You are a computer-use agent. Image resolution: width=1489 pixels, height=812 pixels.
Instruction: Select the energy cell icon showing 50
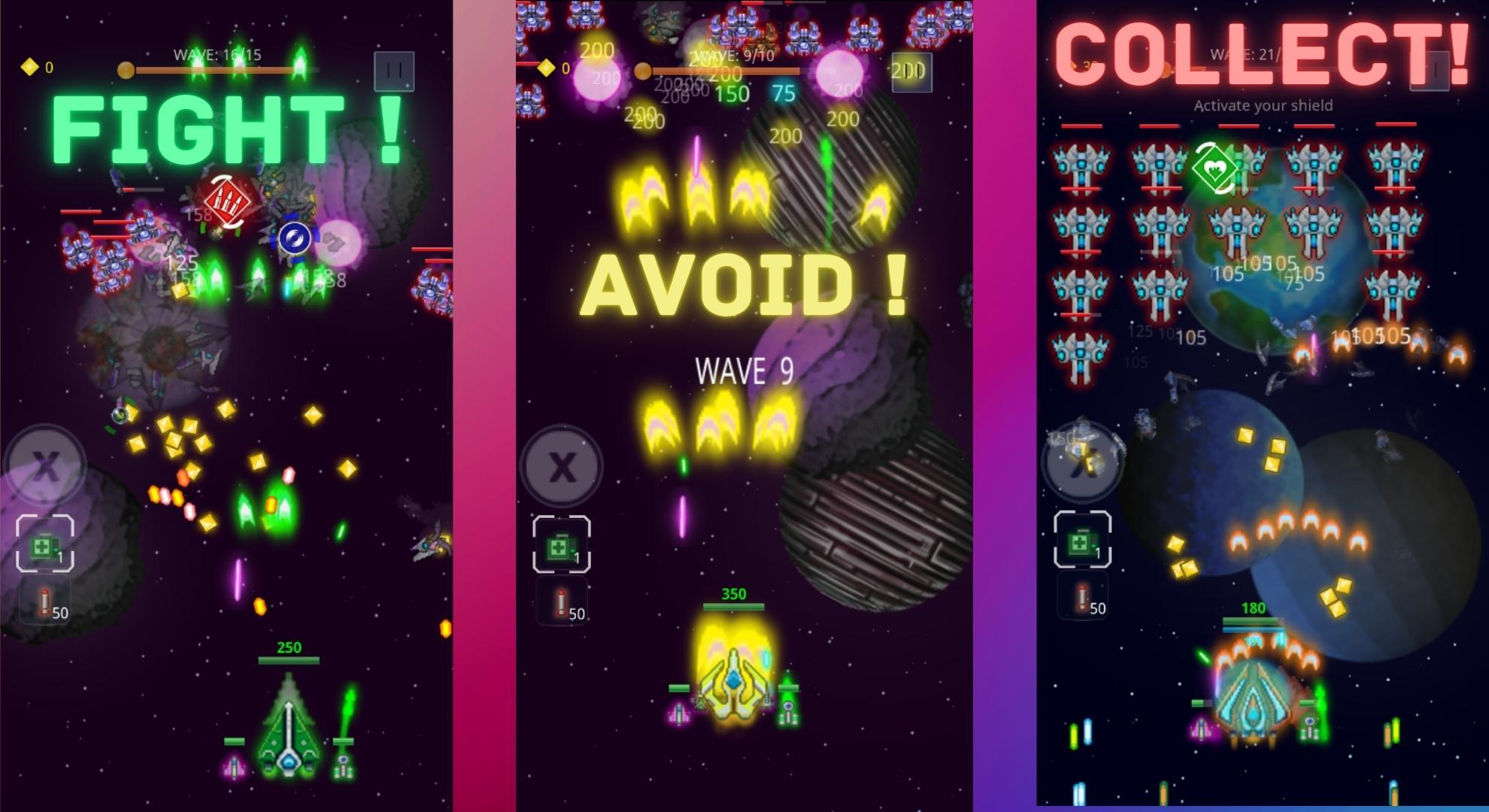point(45,601)
